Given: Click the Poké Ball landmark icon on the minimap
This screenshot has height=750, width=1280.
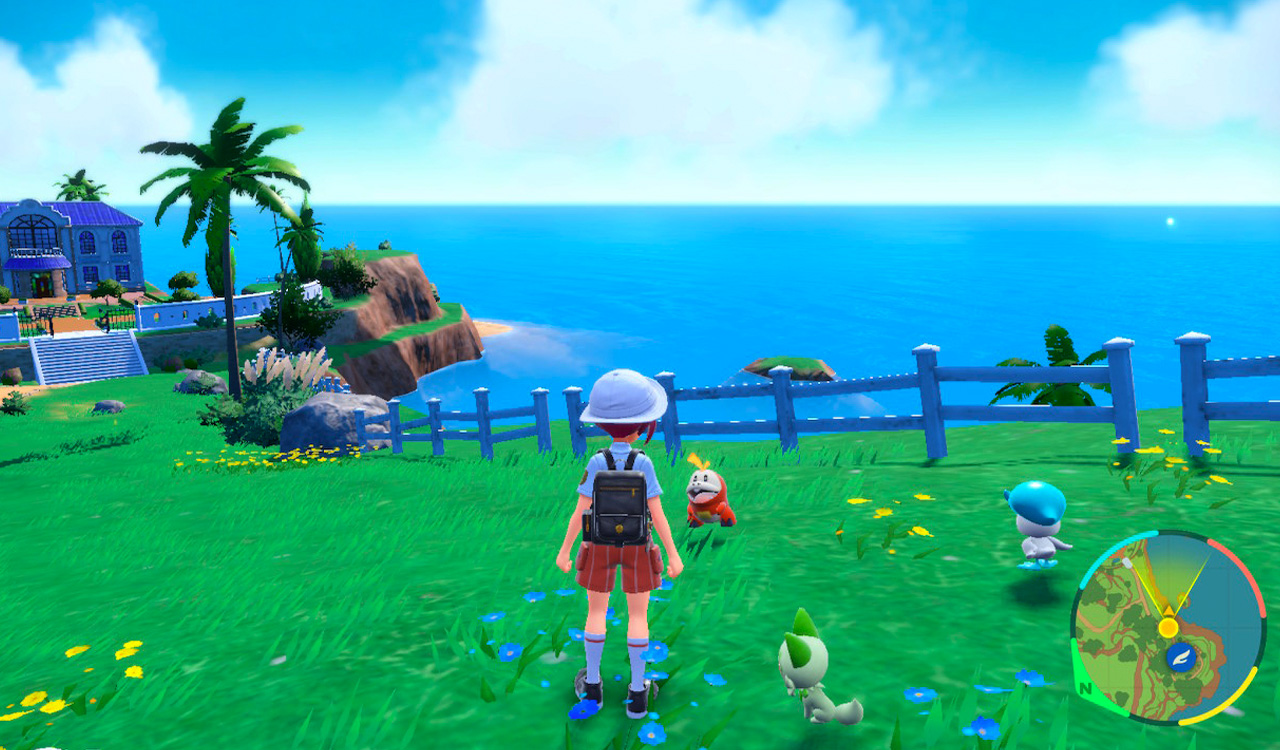Looking at the screenshot, I should point(1127,563).
